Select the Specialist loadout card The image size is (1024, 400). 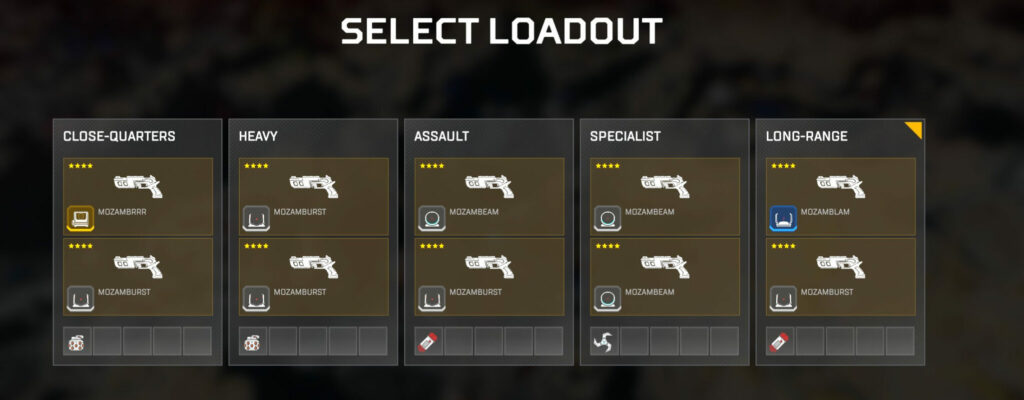[x=665, y=136]
